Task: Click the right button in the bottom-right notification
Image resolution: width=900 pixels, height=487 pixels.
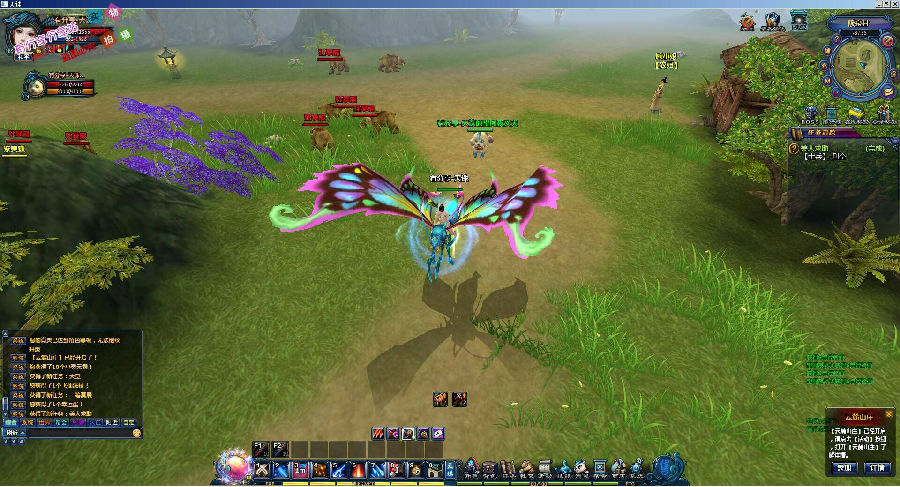Action: 876,467
